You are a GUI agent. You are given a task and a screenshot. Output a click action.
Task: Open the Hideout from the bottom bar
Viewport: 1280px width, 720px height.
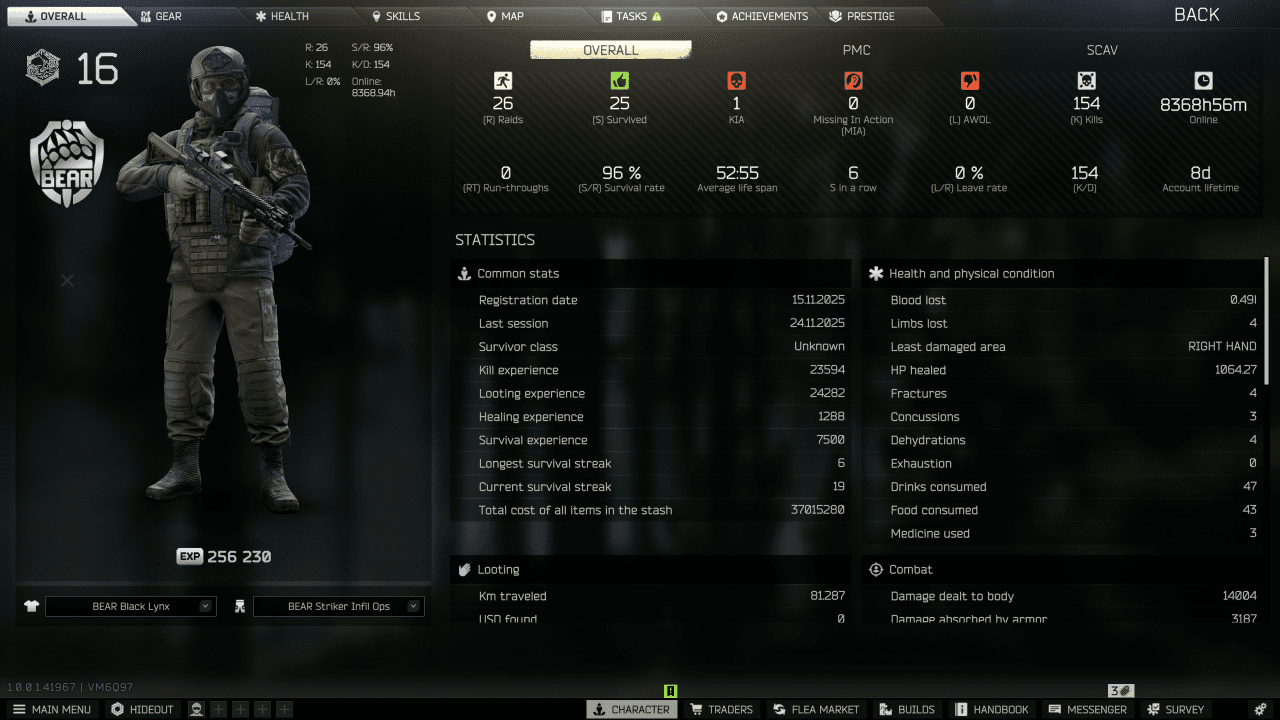point(143,709)
